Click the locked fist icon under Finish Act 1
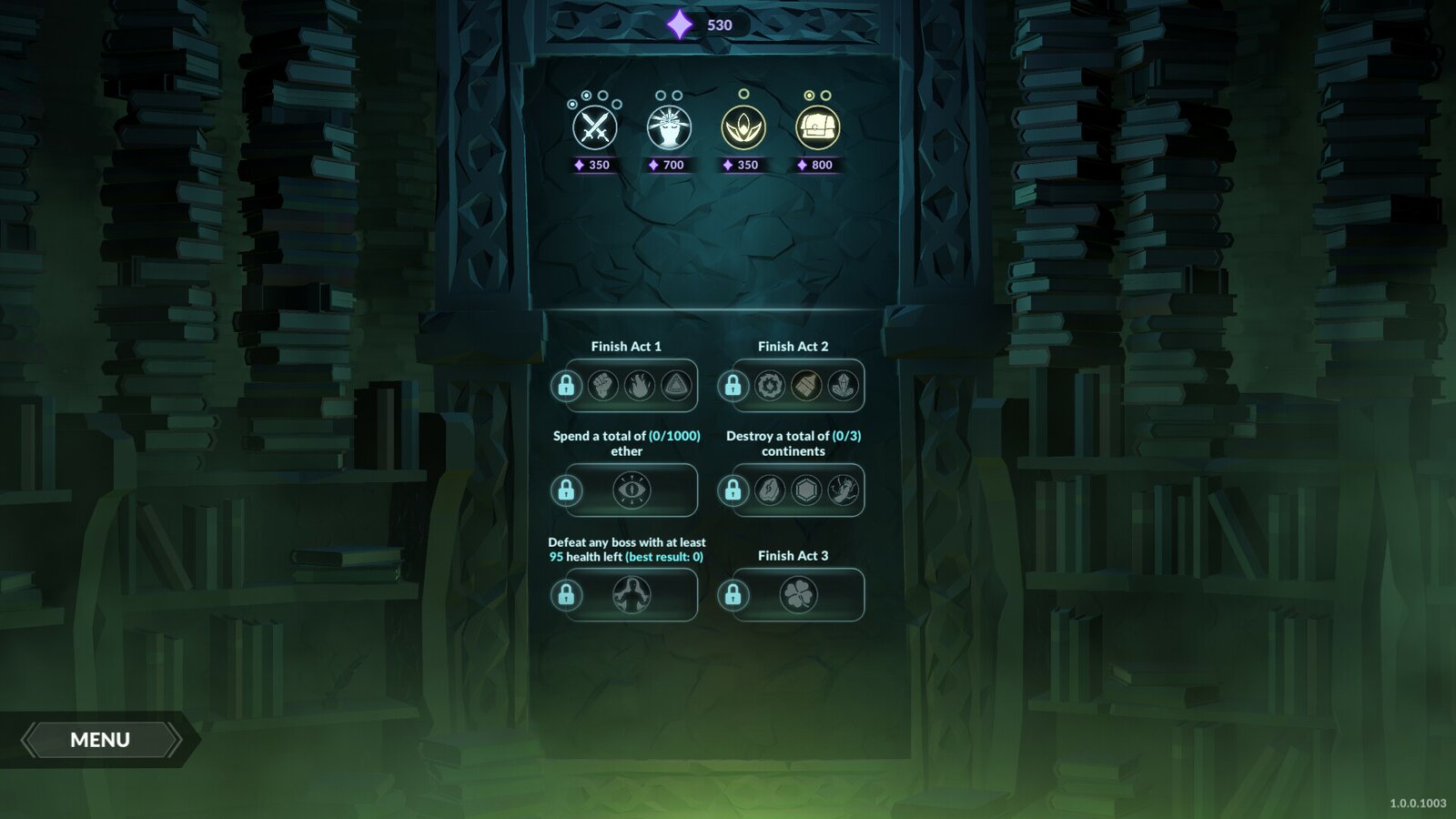 [602, 386]
